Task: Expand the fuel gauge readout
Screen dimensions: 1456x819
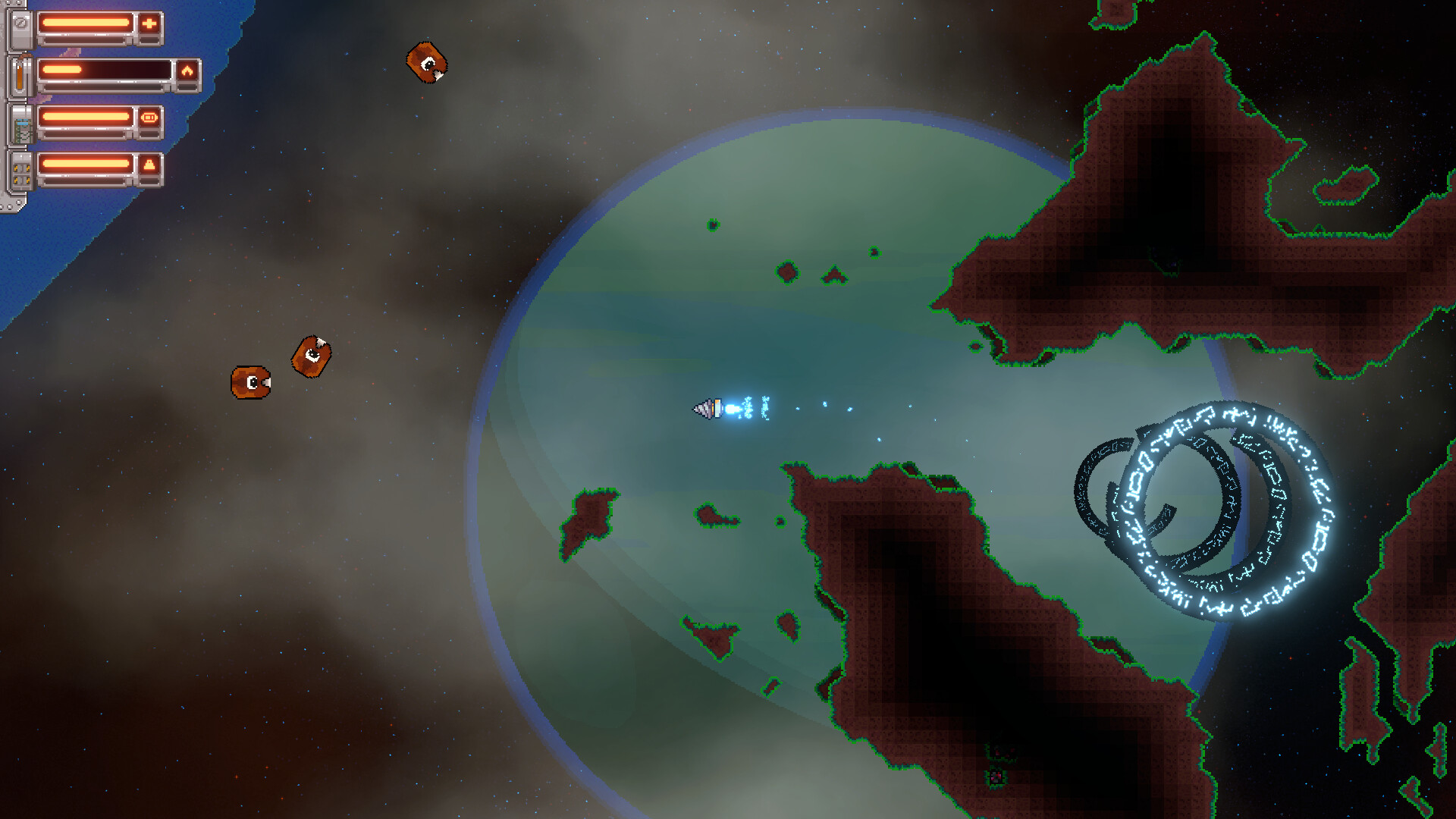Action: pyautogui.click(x=106, y=71)
